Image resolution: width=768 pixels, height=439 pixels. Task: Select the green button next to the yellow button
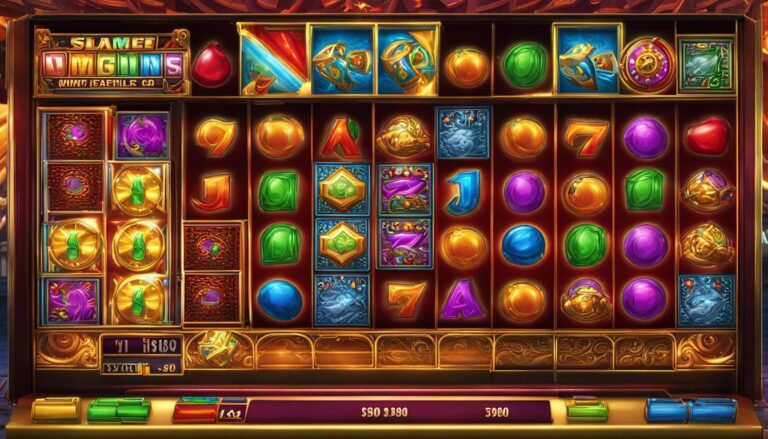click(118, 409)
